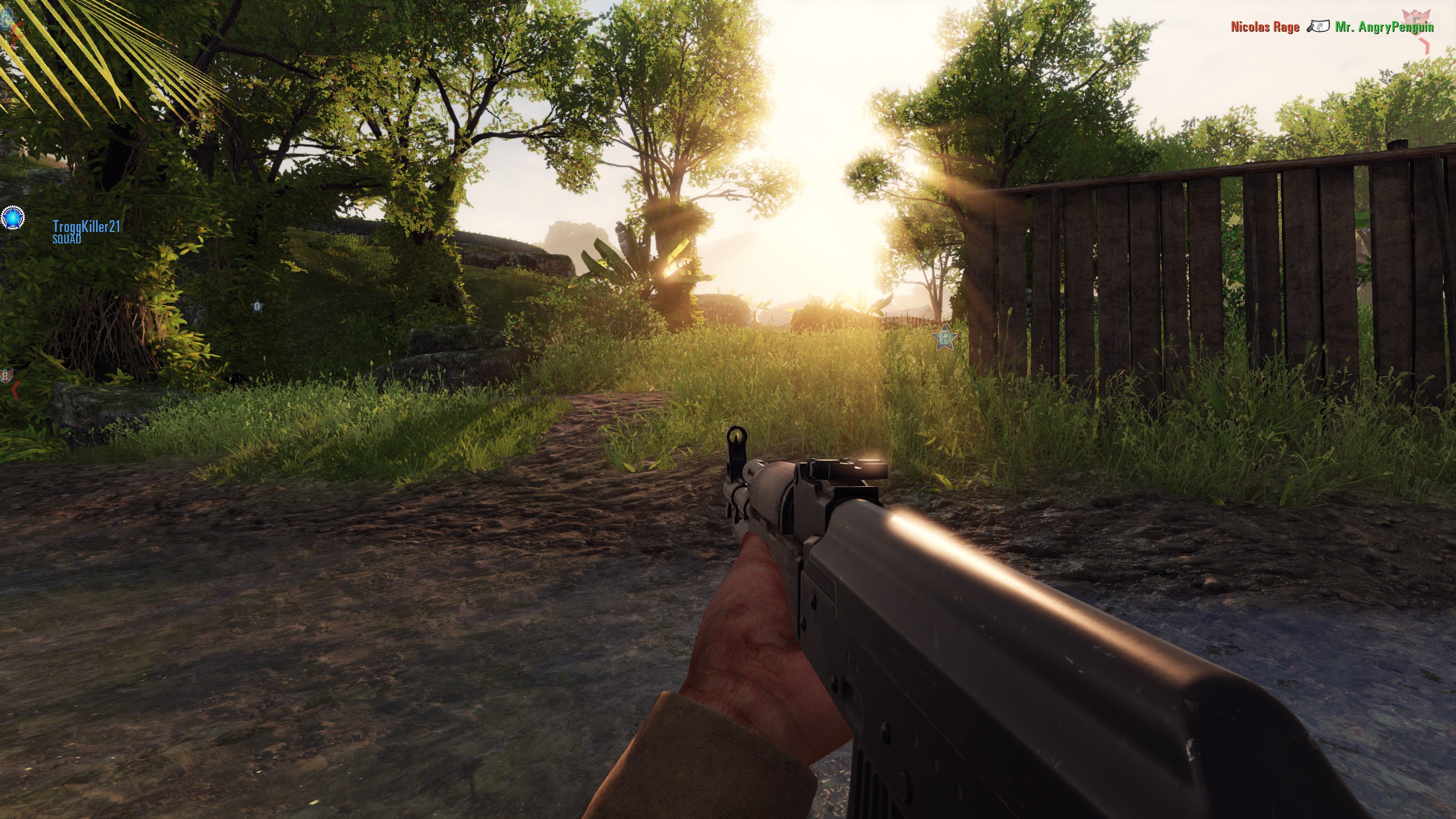This screenshot has width=1456, height=819.
Task: Click Nicolas Rage in the kill feed
Action: [x=1265, y=27]
